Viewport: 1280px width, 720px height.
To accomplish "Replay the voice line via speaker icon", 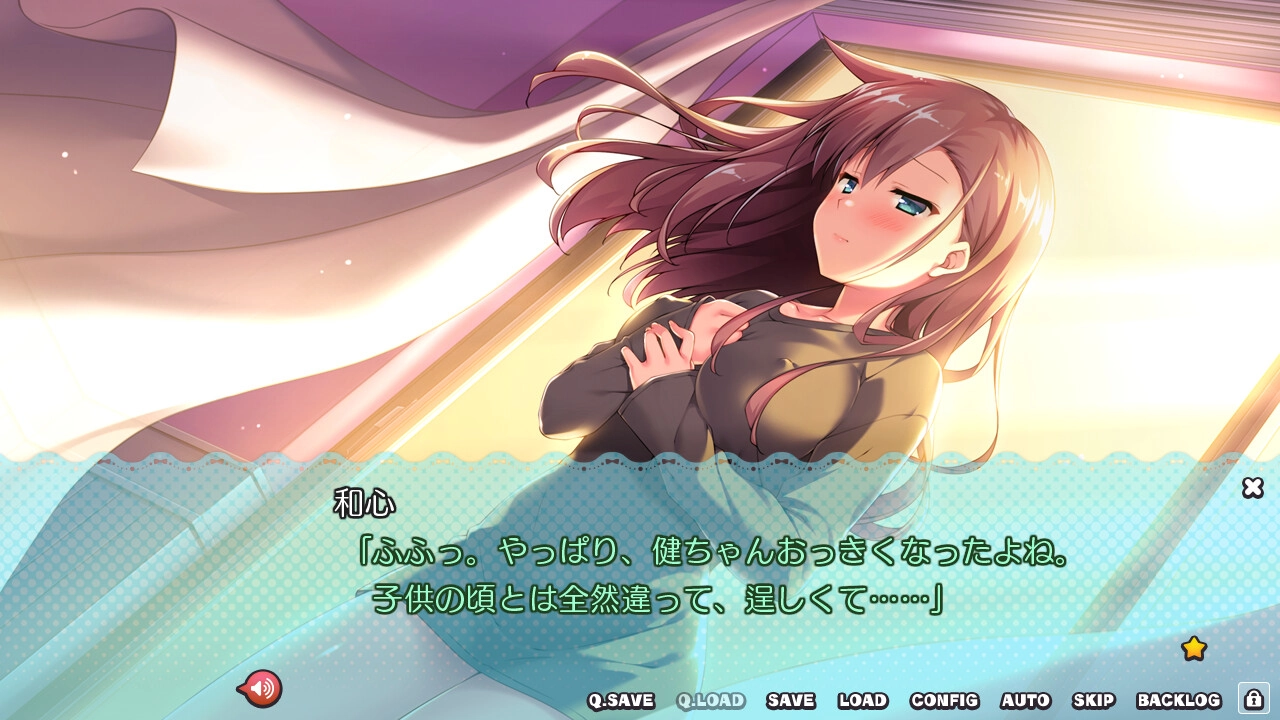I will pyautogui.click(x=261, y=688).
